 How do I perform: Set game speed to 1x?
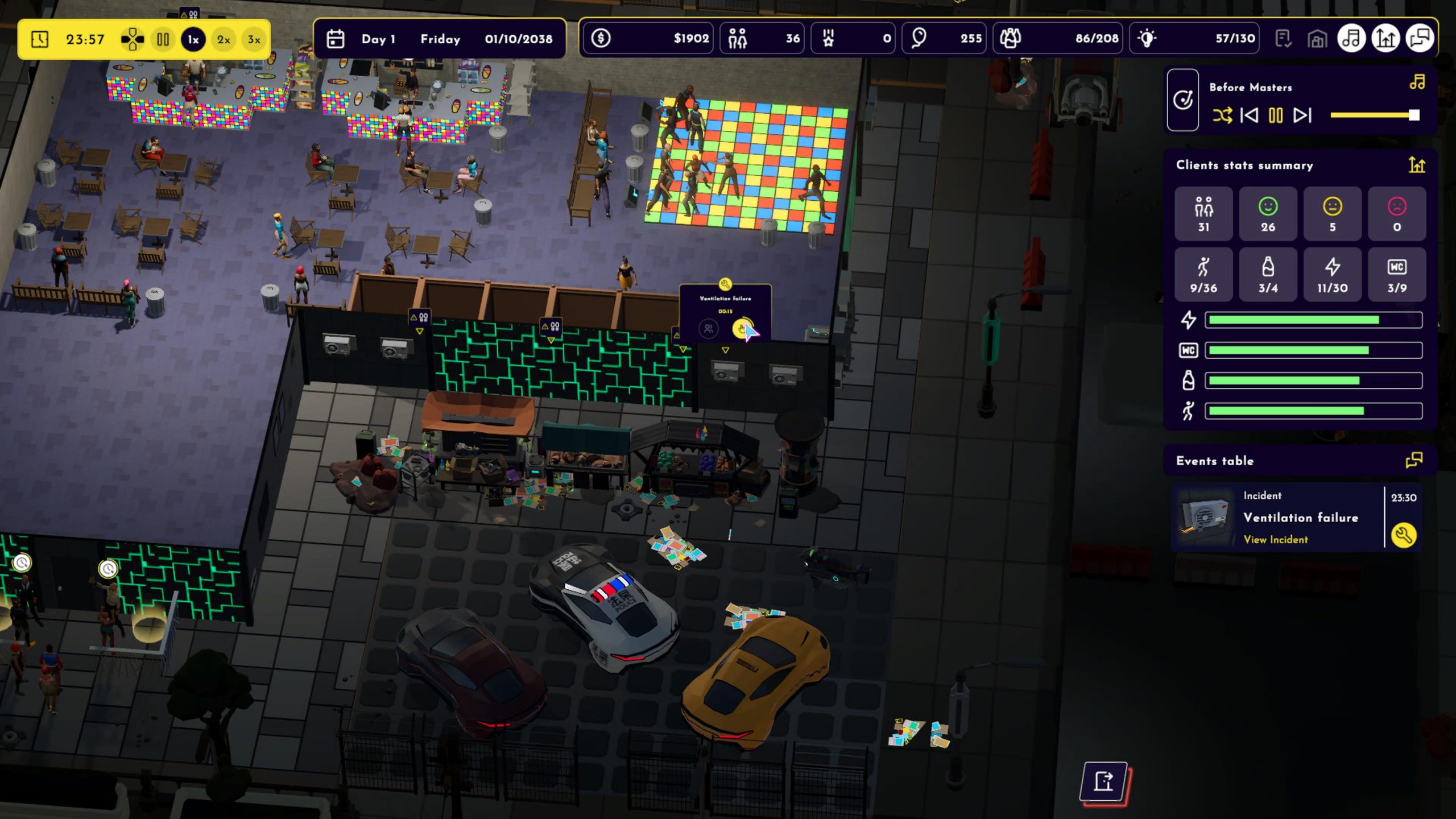(193, 39)
